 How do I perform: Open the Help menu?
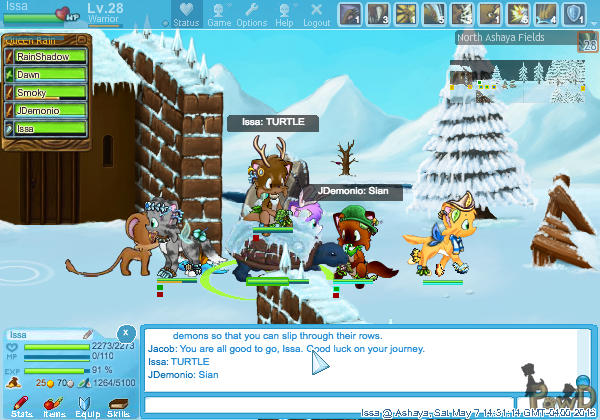click(284, 15)
